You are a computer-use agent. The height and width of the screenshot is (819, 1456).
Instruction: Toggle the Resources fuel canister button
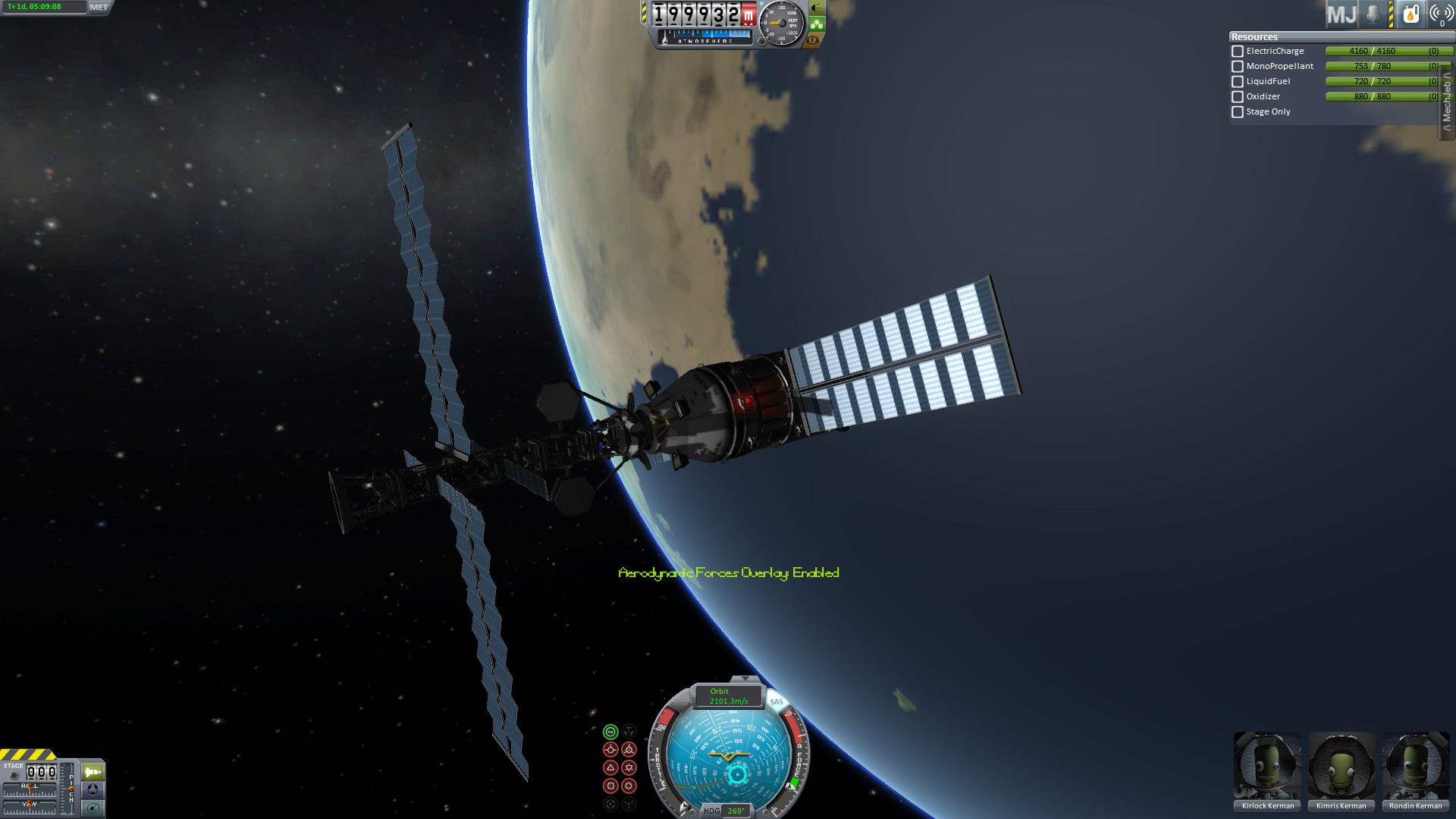[1410, 14]
